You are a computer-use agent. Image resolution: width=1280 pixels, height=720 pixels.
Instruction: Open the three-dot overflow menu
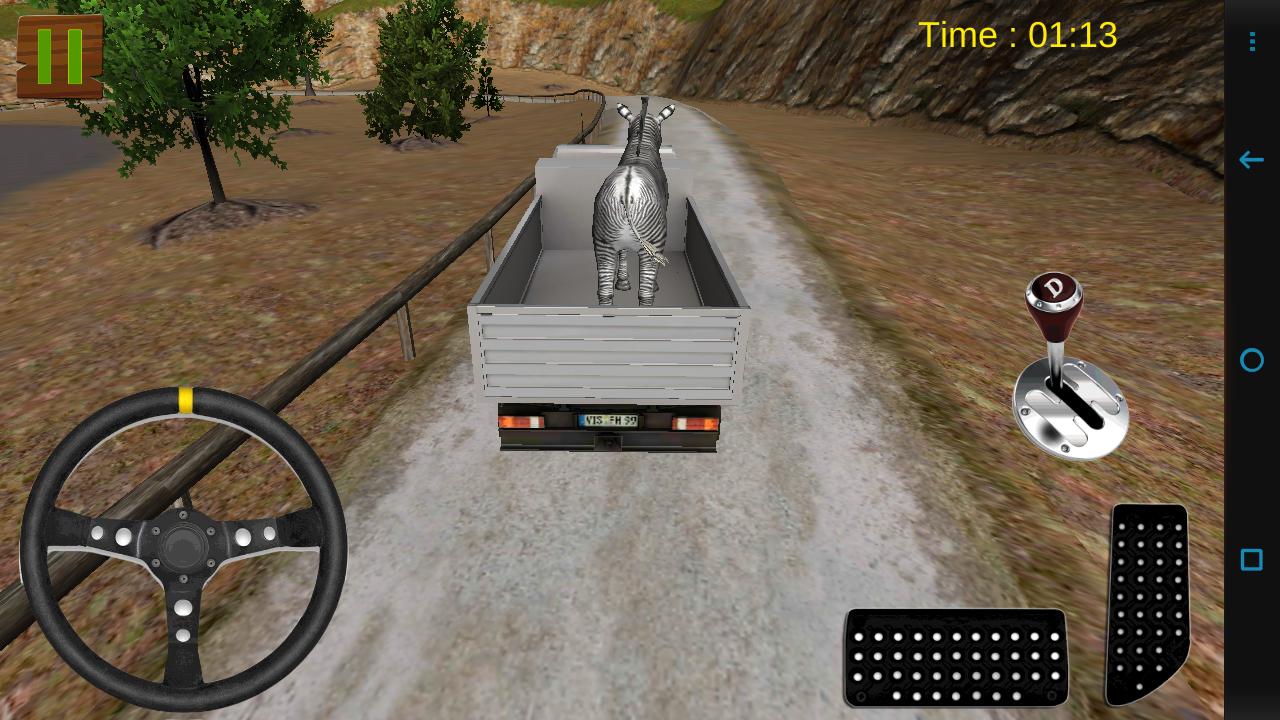coord(1251,40)
